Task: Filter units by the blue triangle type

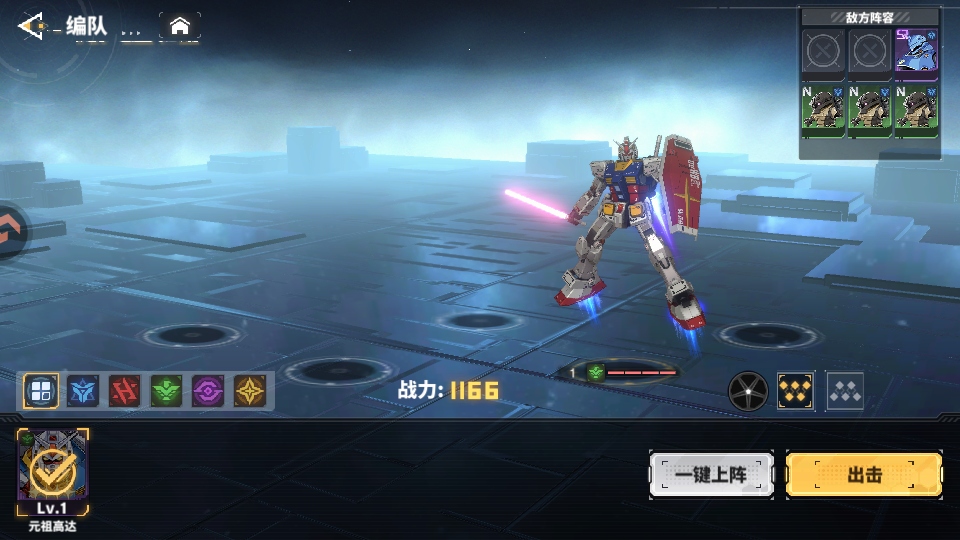Action: pyautogui.click(x=83, y=391)
